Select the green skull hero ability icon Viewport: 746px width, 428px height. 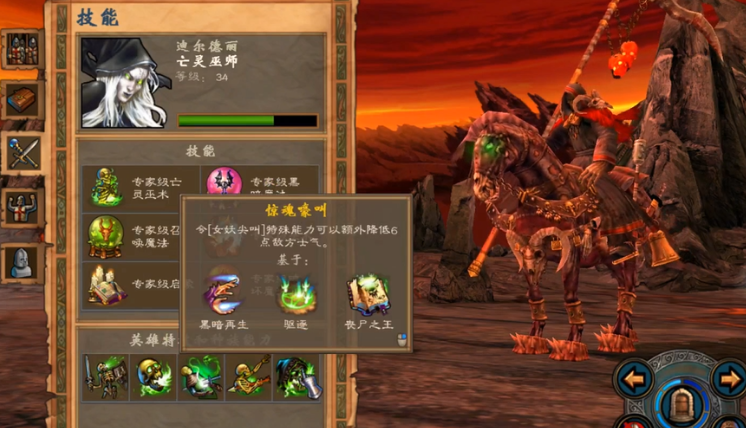point(153,378)
